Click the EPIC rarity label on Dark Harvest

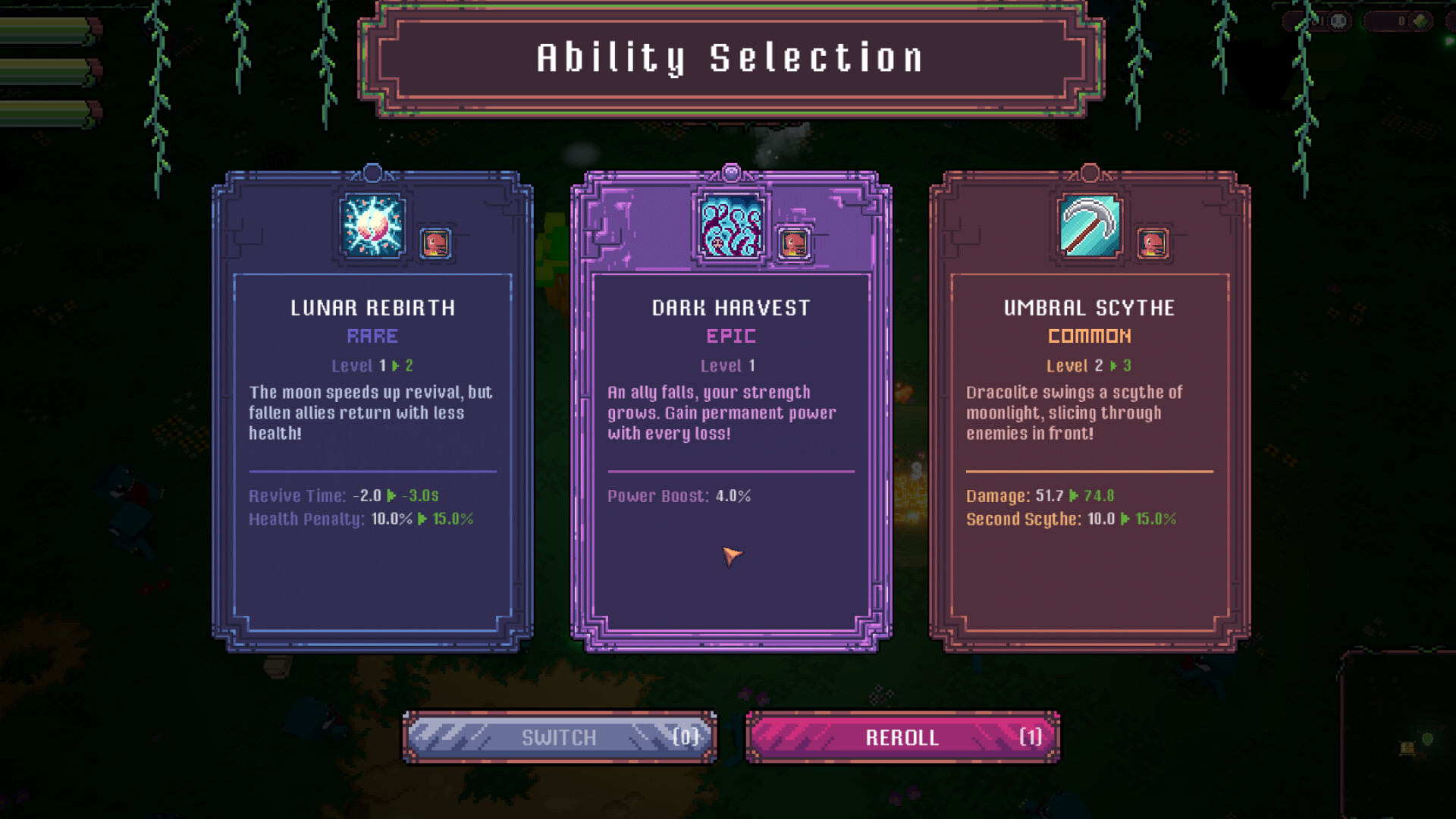tap(730, 336)
